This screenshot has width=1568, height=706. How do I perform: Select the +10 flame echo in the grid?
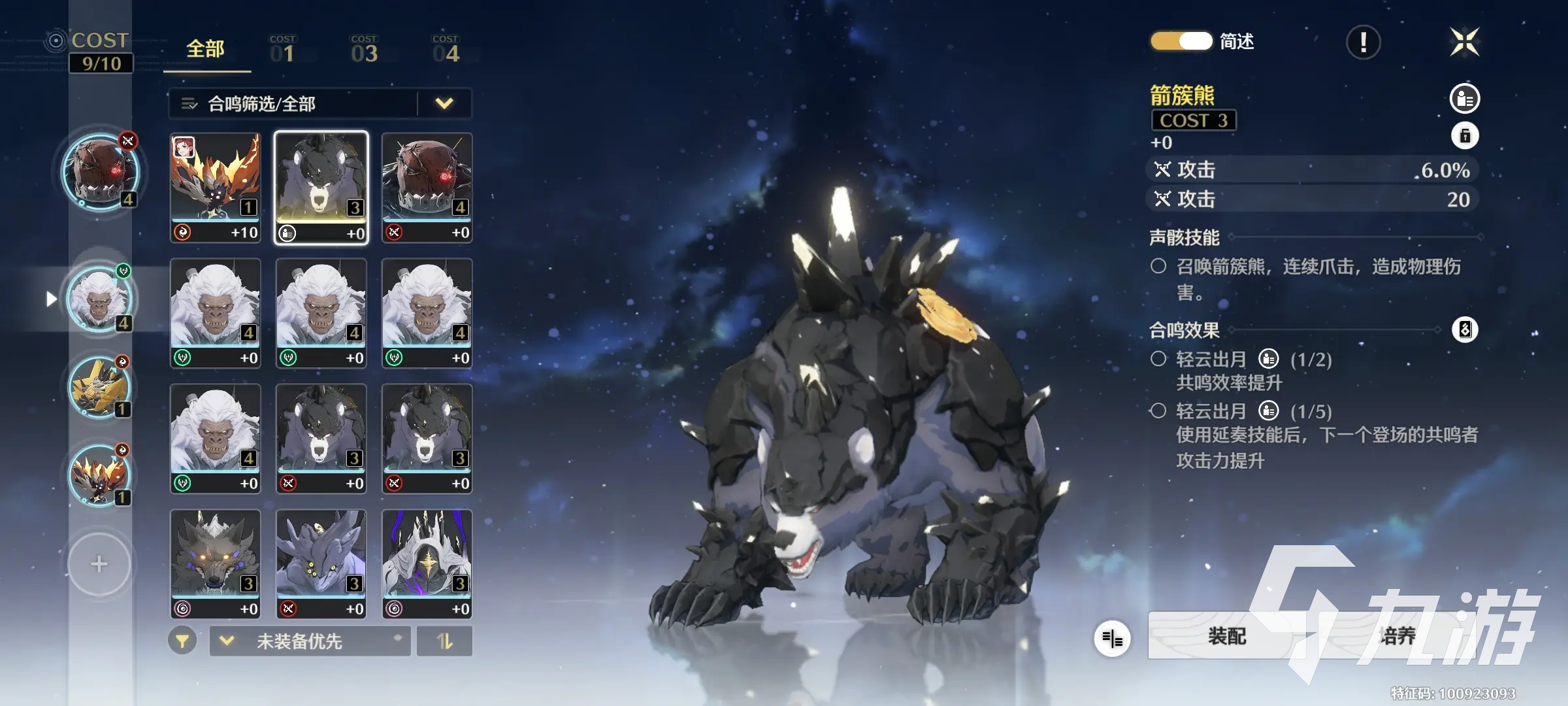tap(216, 188)
